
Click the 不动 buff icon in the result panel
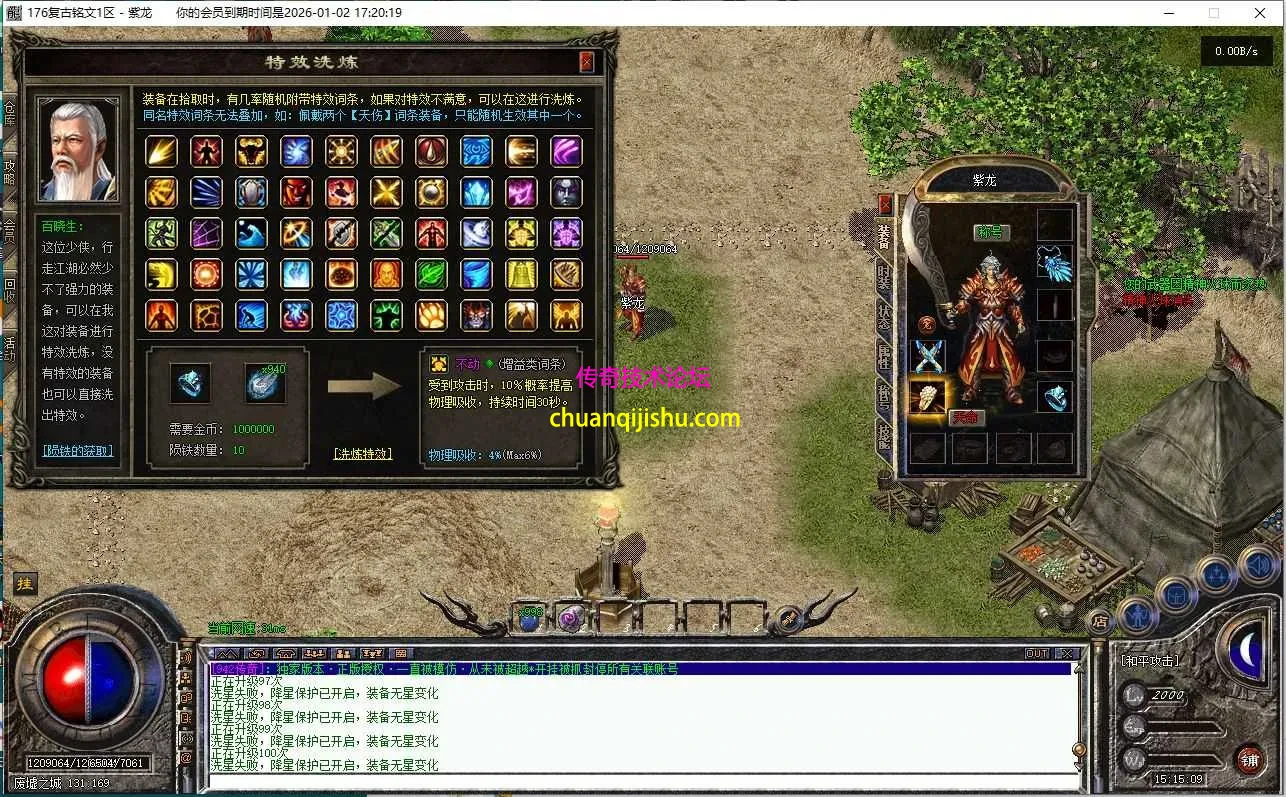[437, 362]
